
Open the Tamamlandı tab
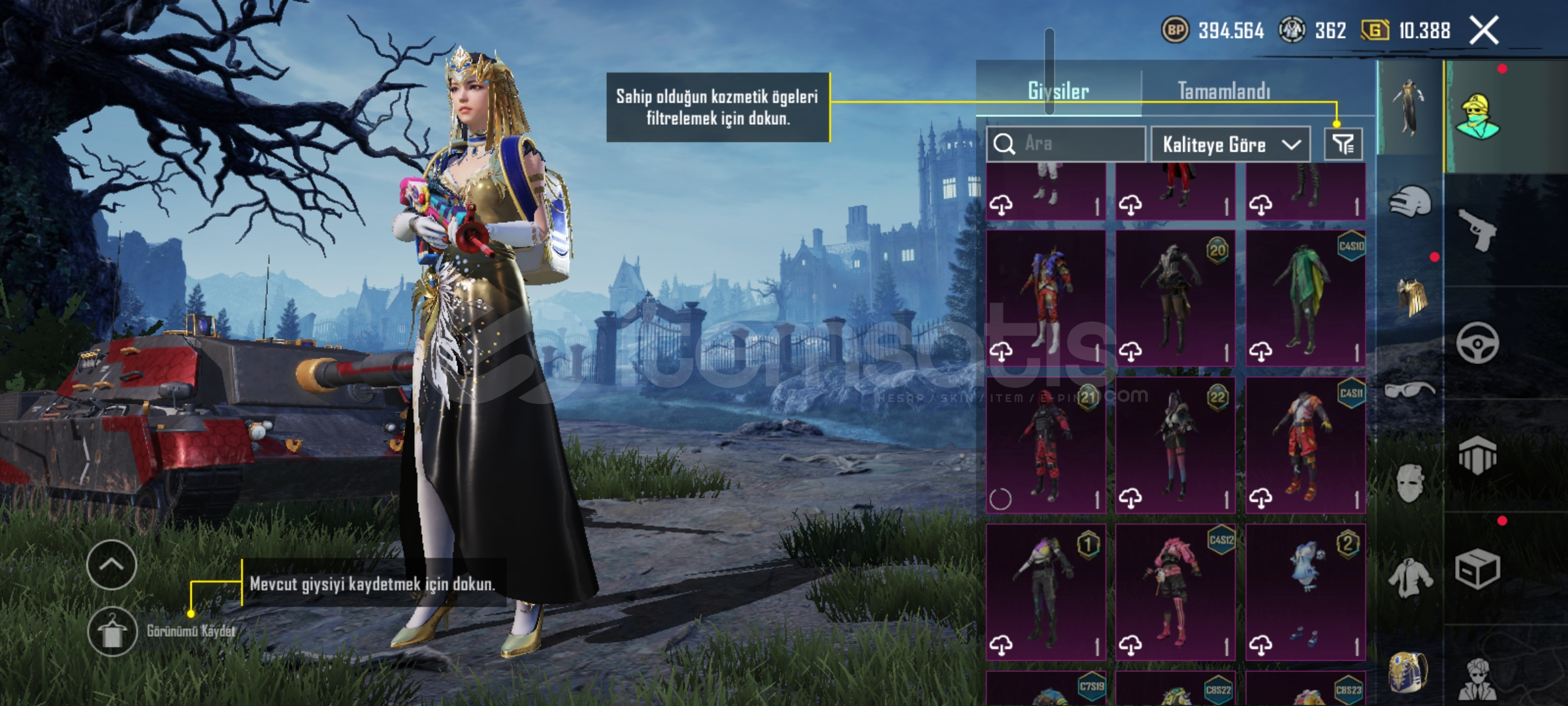click(1224, 91)
